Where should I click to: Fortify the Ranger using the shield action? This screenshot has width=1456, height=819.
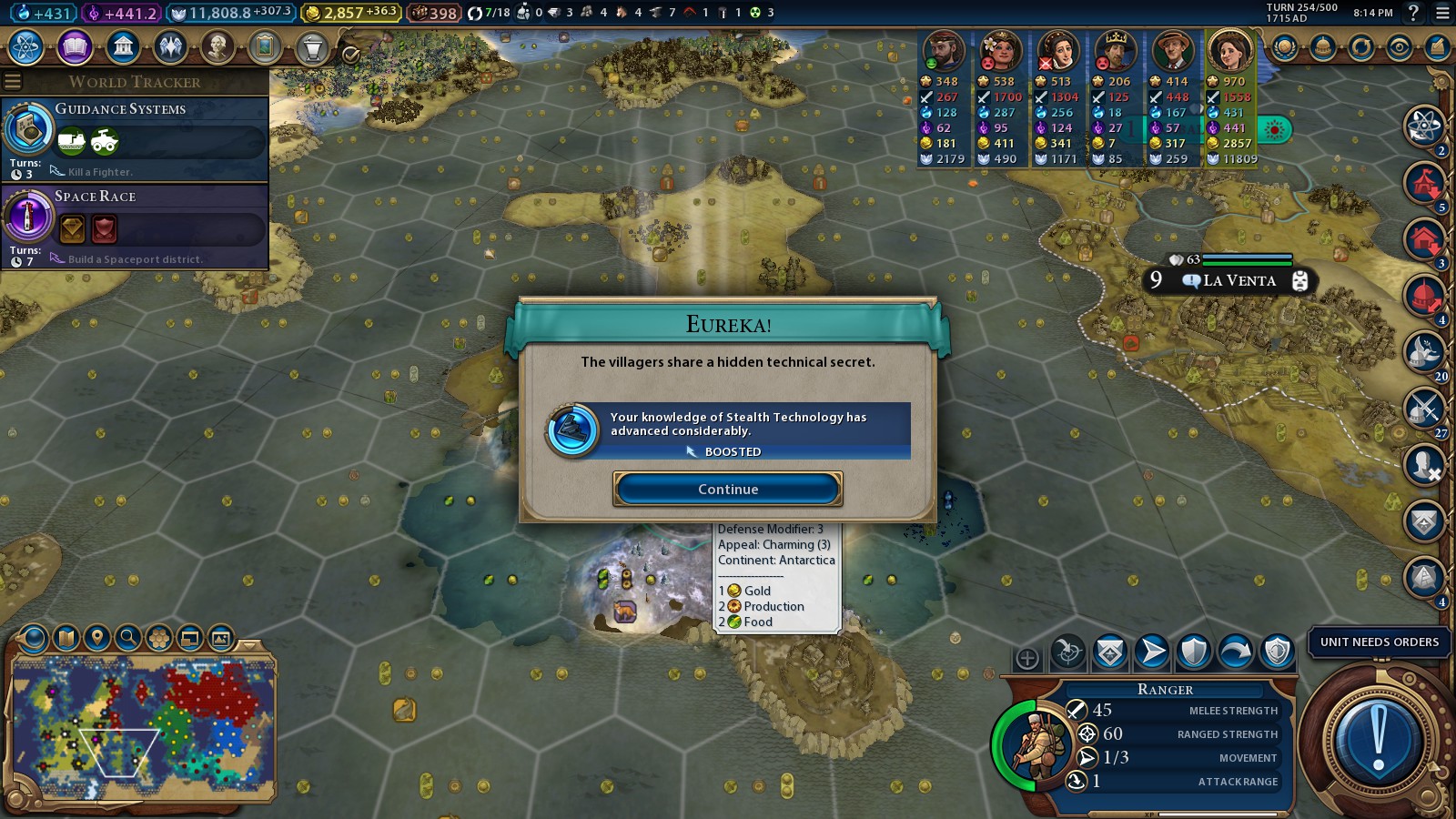click(1192, 652)
